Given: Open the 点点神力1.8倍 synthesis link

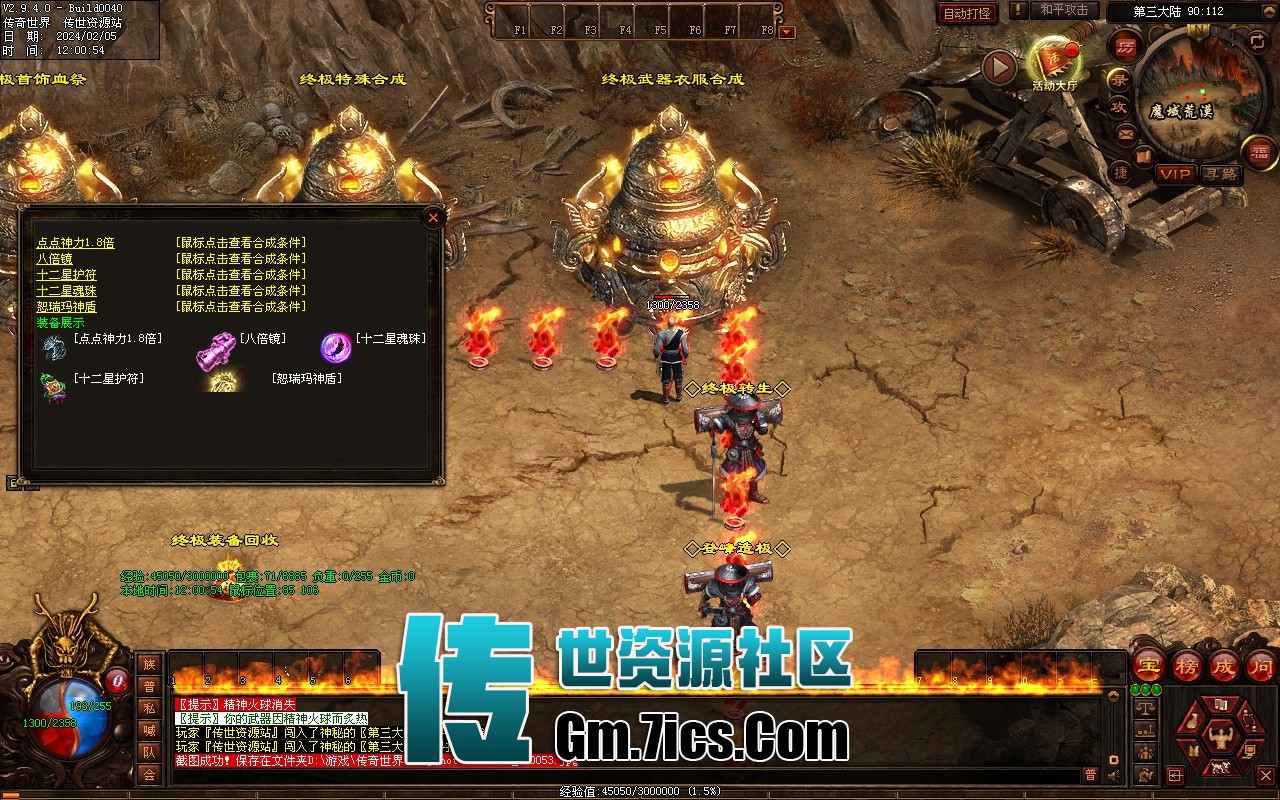Looking at the screenshot, I should [75, 243].
